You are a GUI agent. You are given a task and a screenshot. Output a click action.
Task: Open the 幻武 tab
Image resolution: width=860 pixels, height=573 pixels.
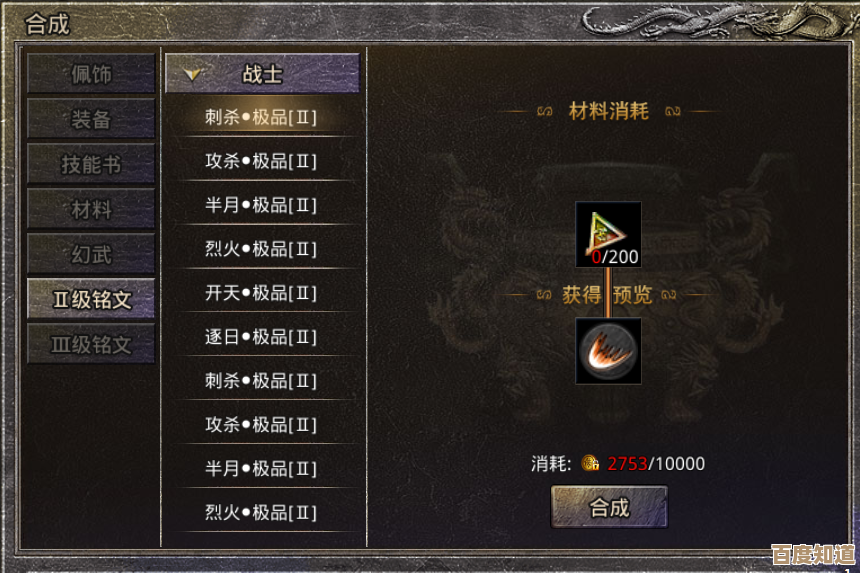point(91,254)
